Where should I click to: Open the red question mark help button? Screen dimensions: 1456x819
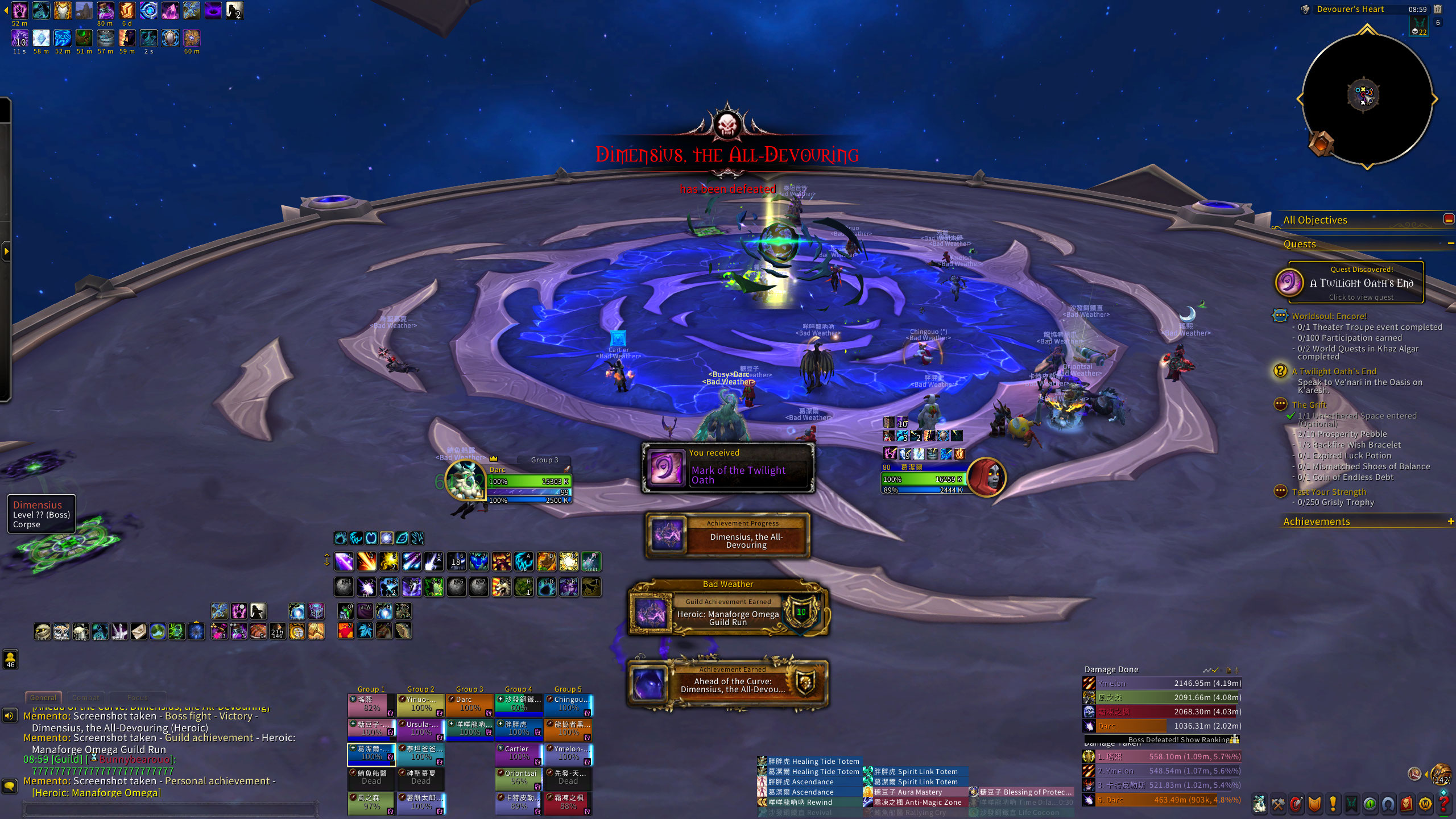(1444, 804)
